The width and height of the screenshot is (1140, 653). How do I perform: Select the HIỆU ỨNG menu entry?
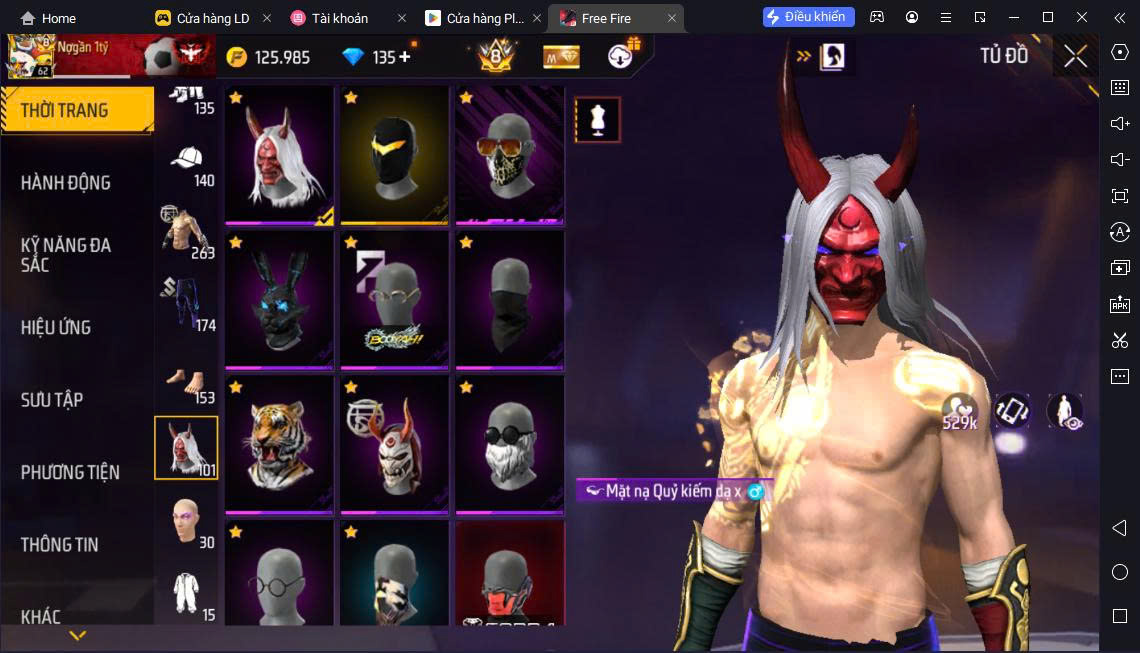pyautogui.click(x=56, y=327)
